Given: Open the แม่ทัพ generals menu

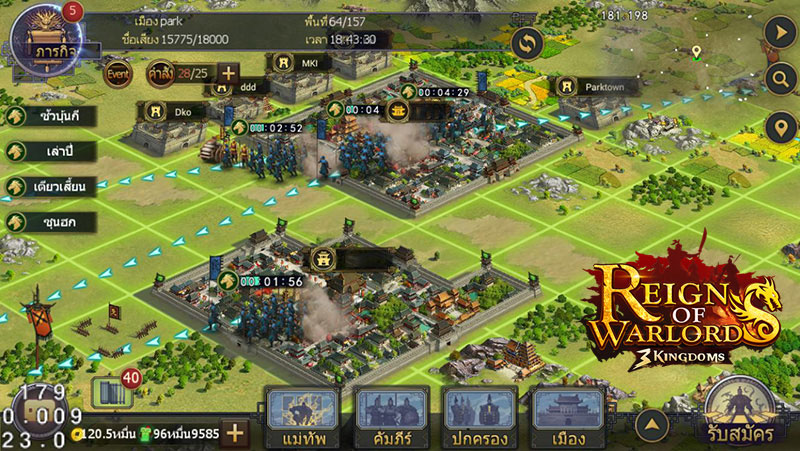Looking at the screenshot, I should click(x=301, y=416).
